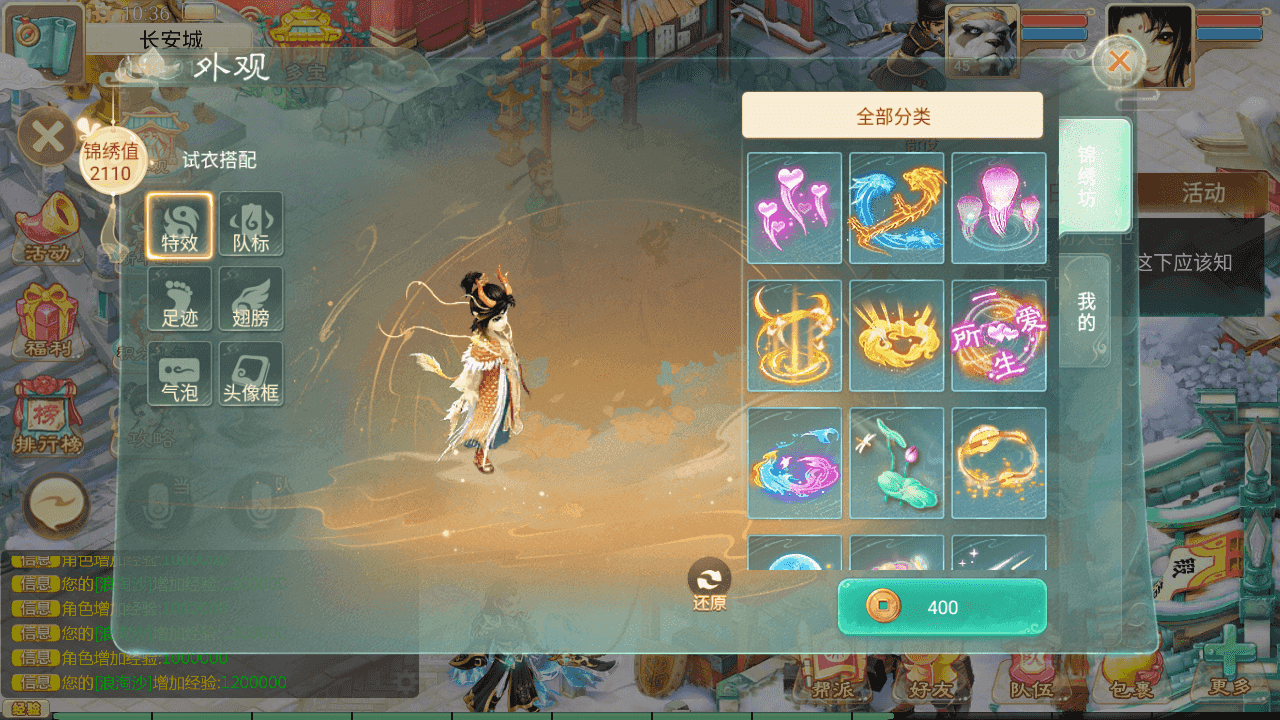
Task: Select the golden winged halo effect
Action: tap(897, 336)
